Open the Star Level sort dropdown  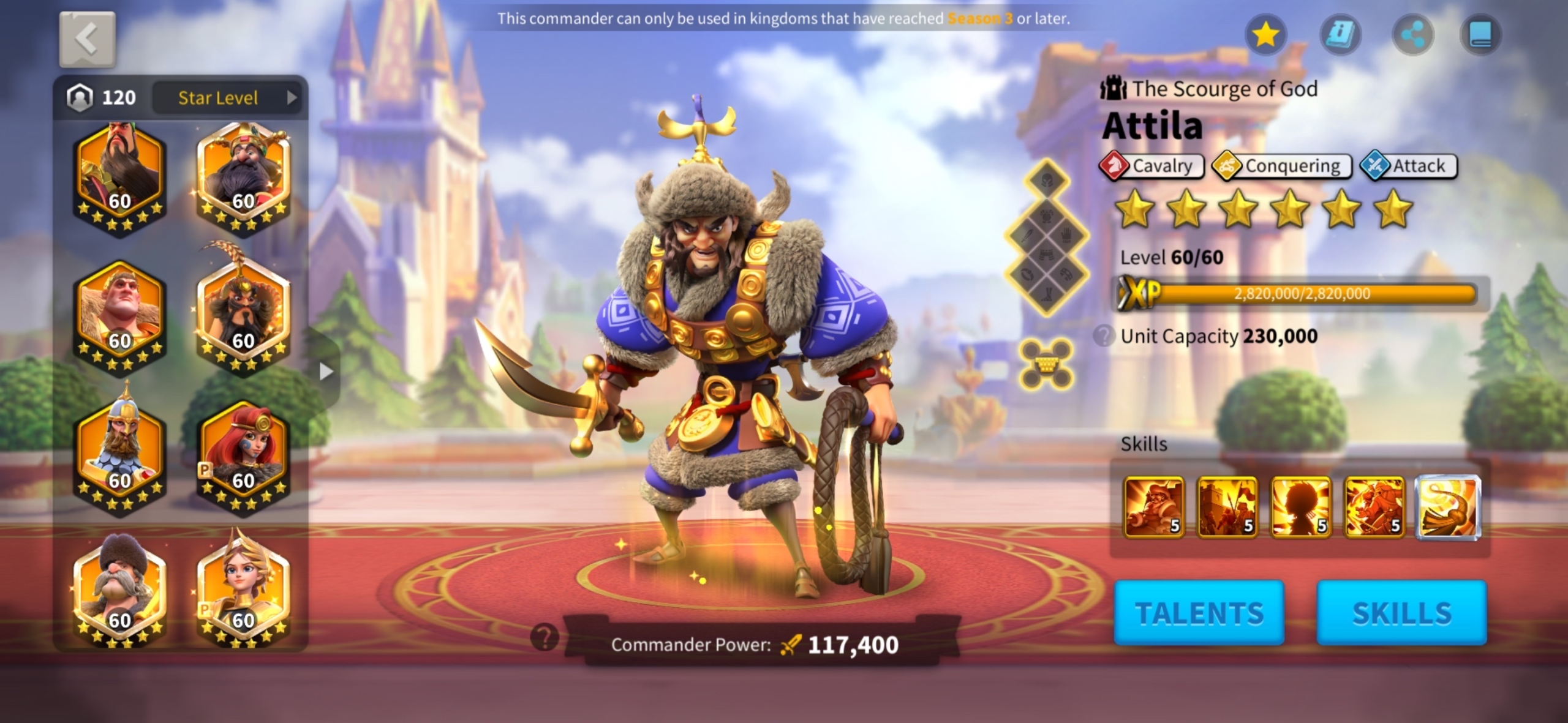click(227, 98)
